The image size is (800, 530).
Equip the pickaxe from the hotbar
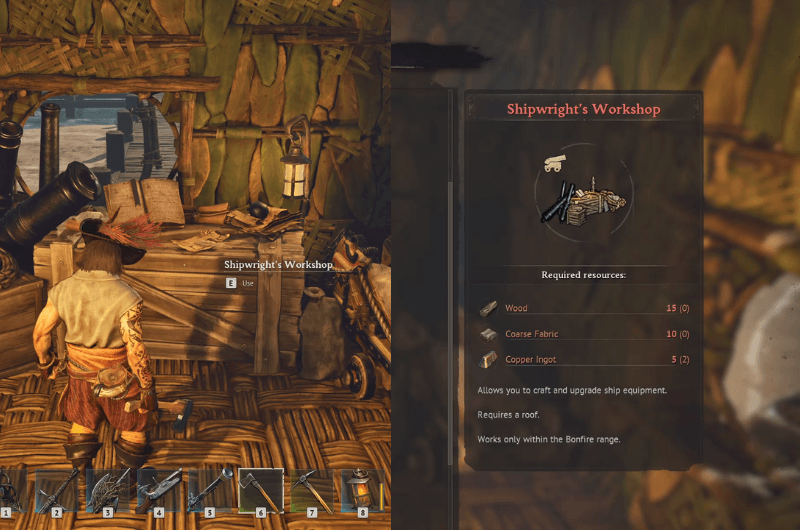(311, 491)
